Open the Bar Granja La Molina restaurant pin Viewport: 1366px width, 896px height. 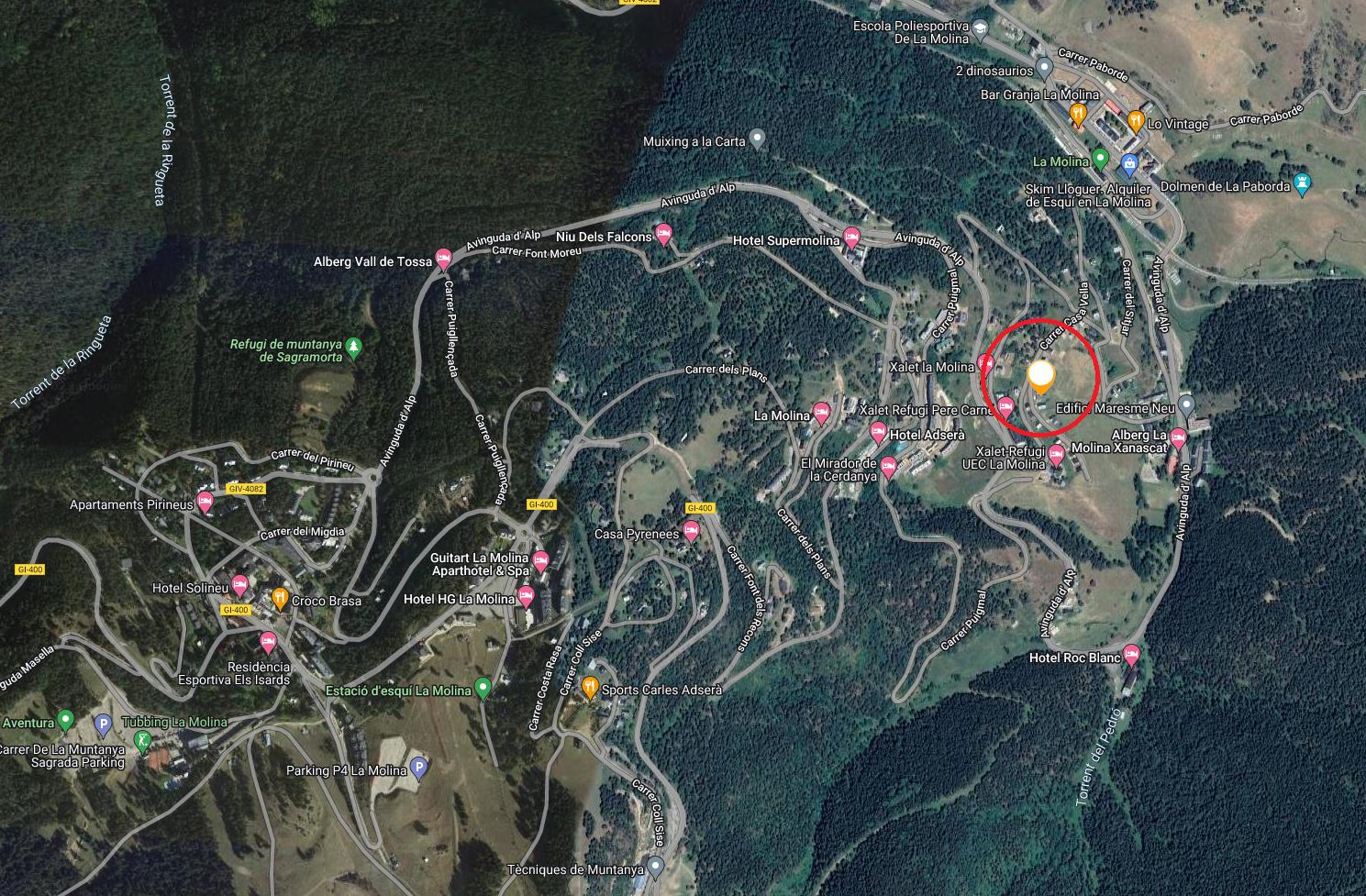(1079, 114)
